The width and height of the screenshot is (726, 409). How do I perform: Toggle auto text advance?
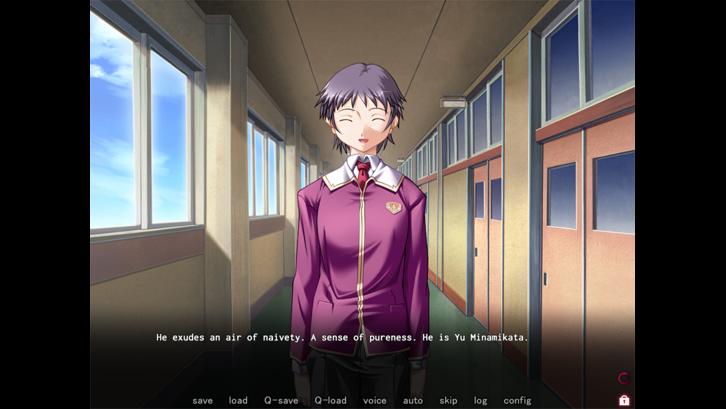413,400
